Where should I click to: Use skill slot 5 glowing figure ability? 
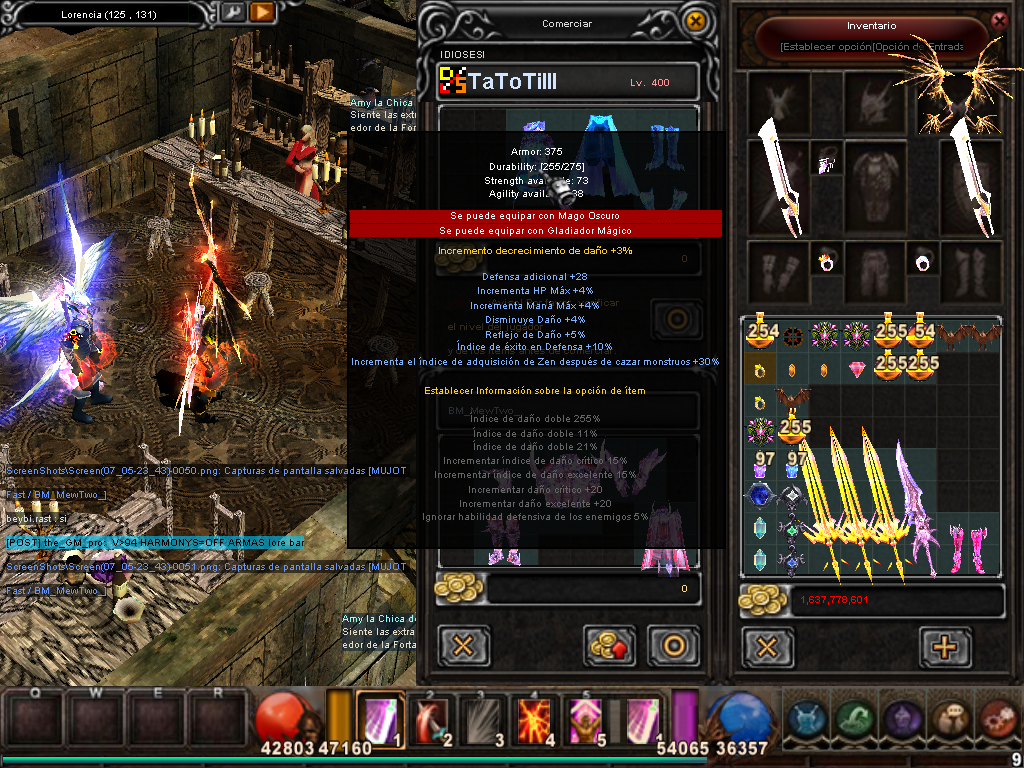click(583, 717)
